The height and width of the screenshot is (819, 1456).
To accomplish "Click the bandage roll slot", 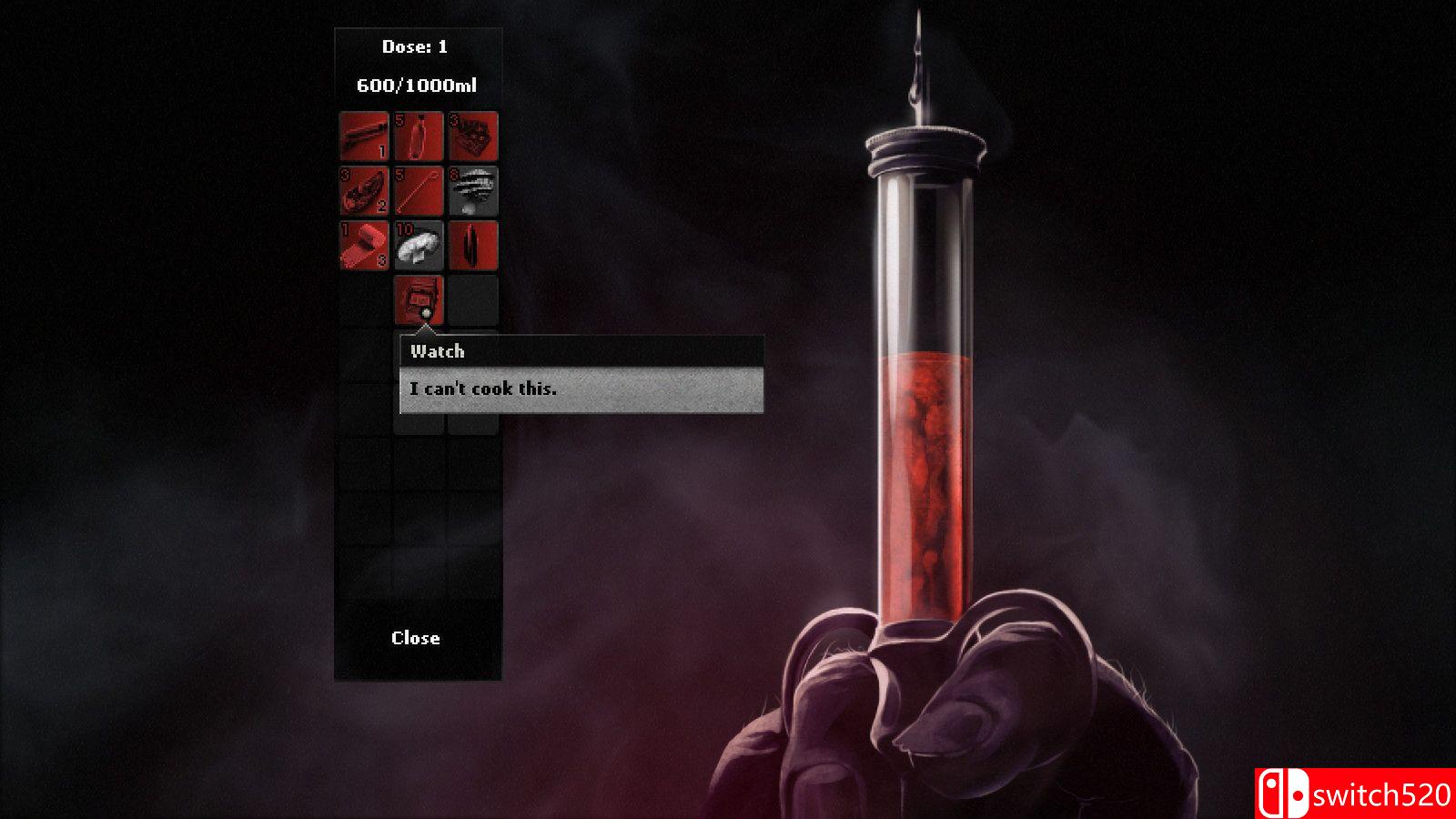I will pyautogui.click(x=364, y=246).
